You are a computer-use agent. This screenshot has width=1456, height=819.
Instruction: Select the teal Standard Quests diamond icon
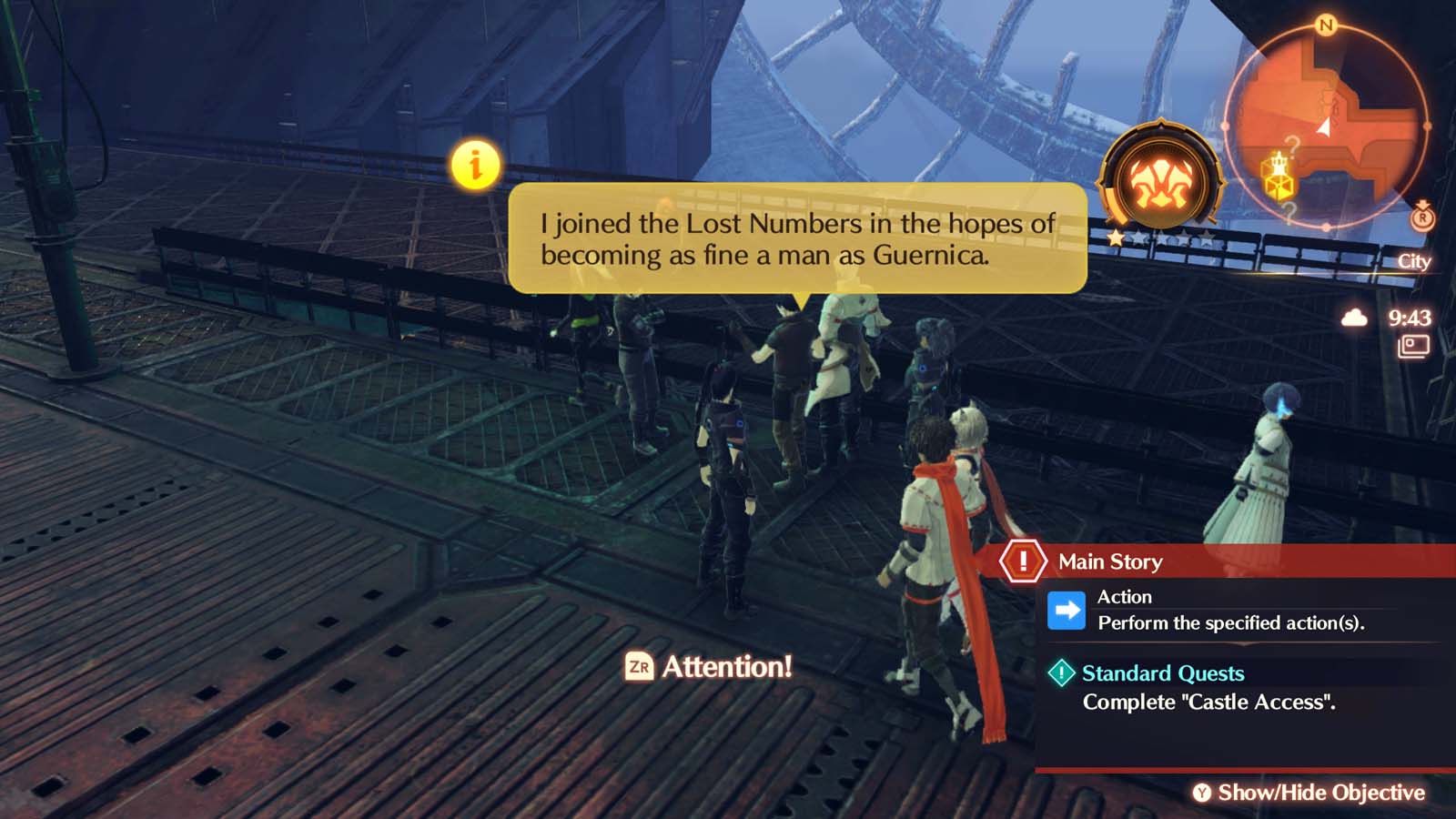coord(1061,674)
